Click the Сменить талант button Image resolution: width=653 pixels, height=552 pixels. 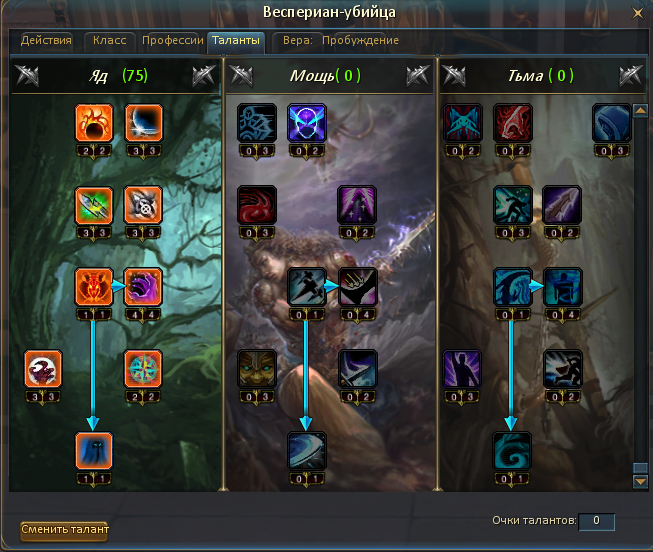click(65, 529)
